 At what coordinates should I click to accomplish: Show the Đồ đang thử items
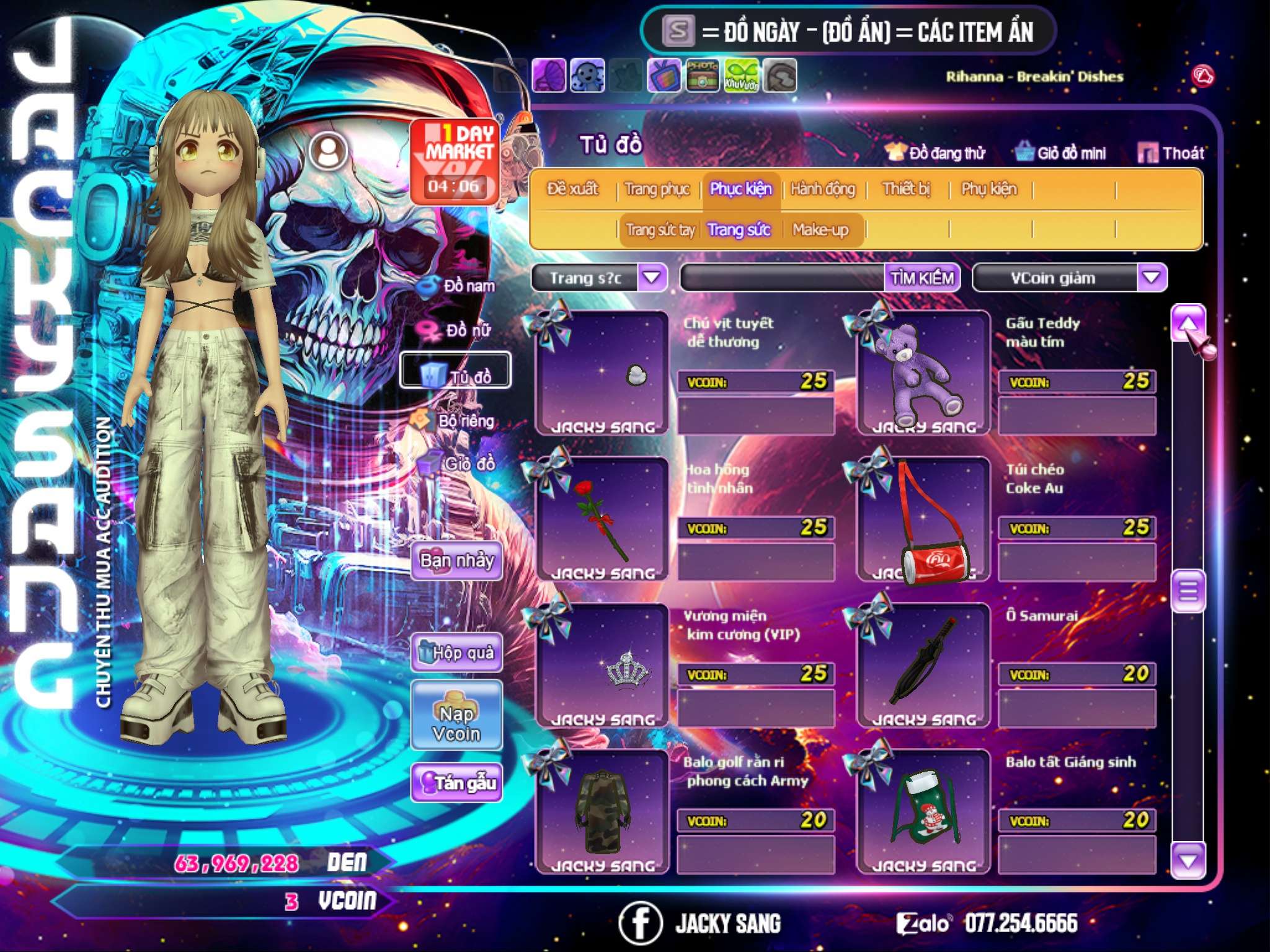[935, 153]
